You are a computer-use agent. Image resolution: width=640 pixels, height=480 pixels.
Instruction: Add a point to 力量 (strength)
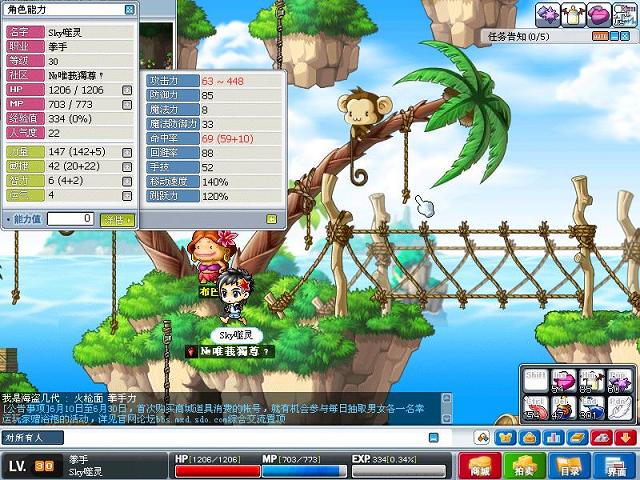127,151
